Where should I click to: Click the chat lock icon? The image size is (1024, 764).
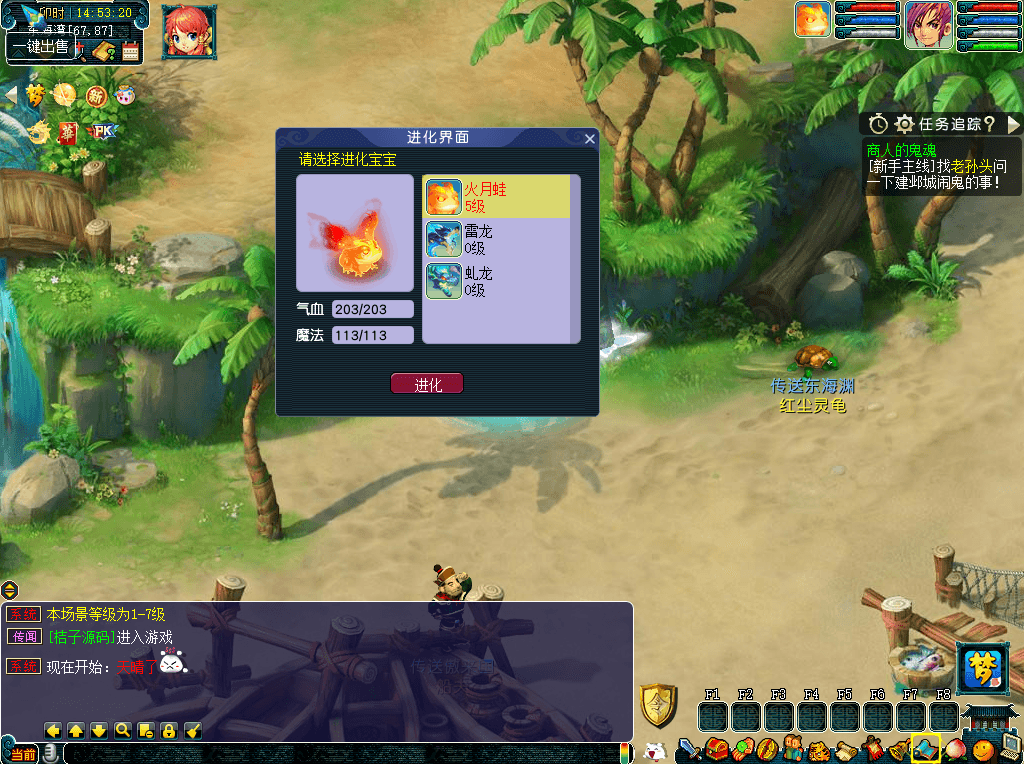coord(169,730)
